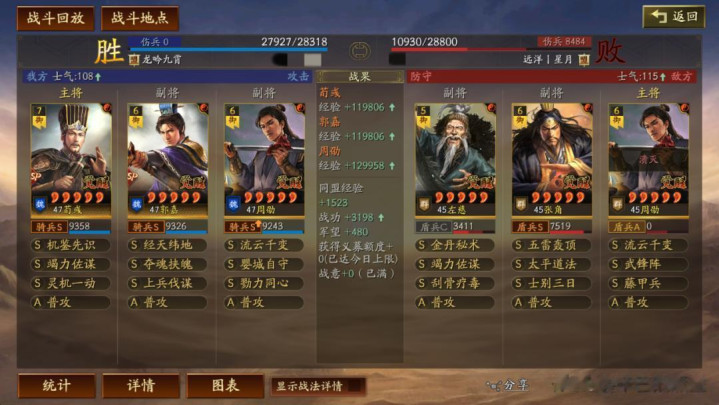Screen dimensions: 719x405
Task: Select the 张角 hero portrait
Action: coord(552,160)
